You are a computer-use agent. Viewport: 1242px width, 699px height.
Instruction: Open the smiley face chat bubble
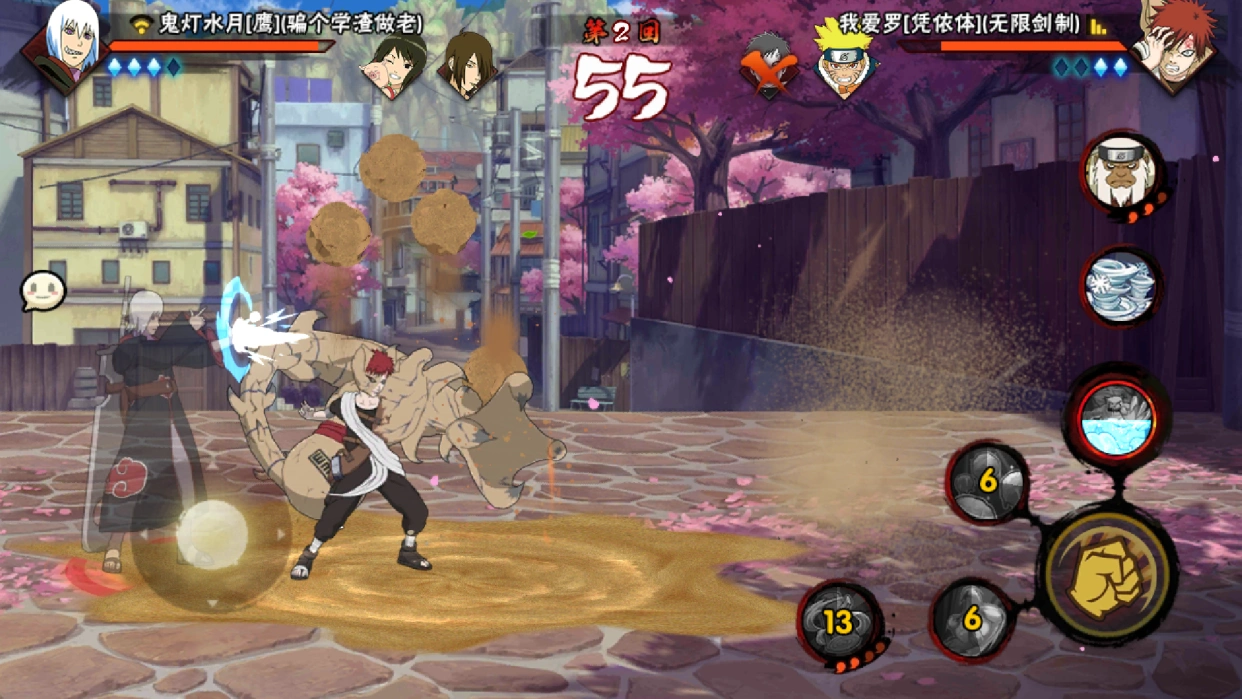click(x=43, y=291)
